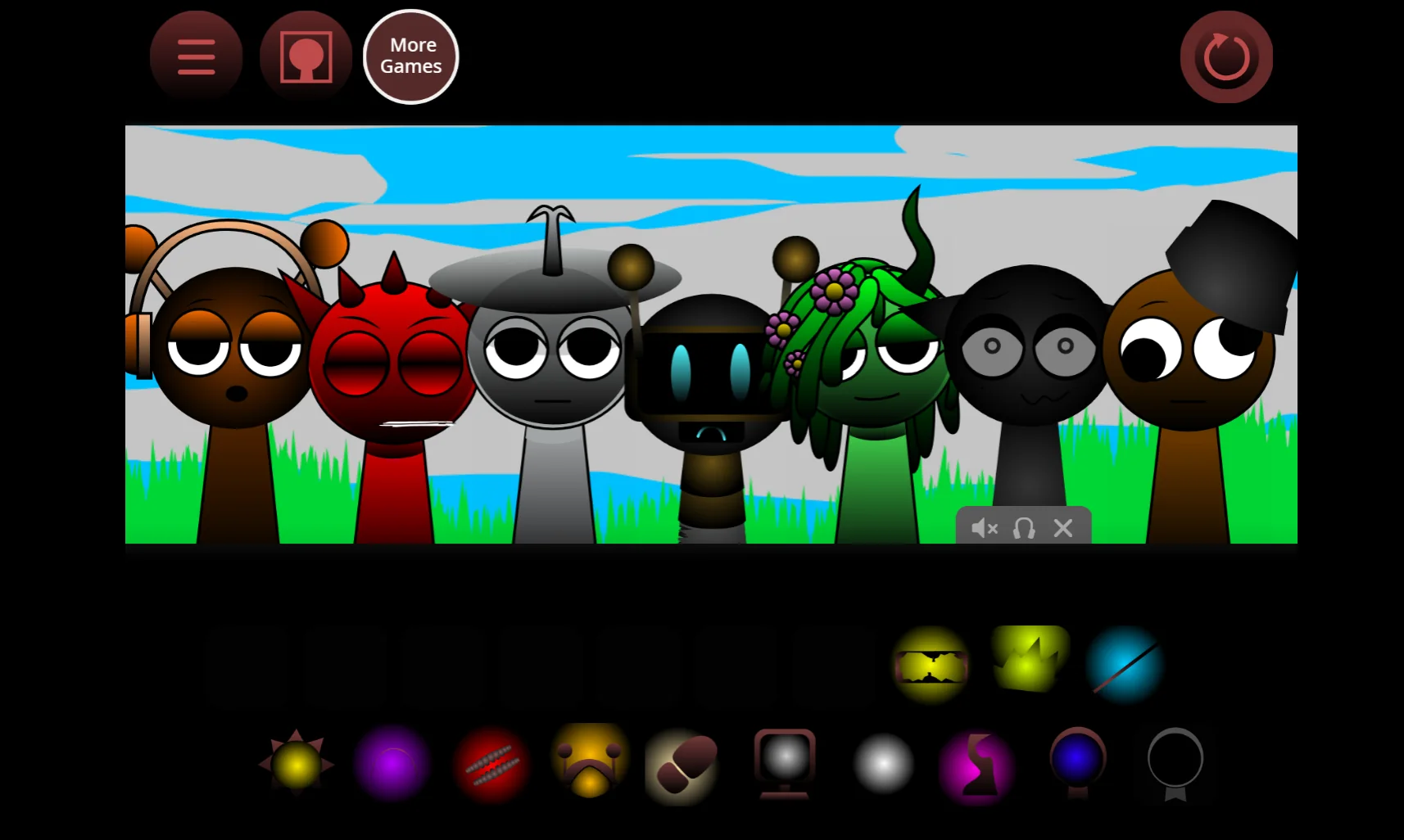The height and width of the screenshot is (840, 1404).
Task: Select the spiky yellow sun sound icon
Action: coord(296,765)
